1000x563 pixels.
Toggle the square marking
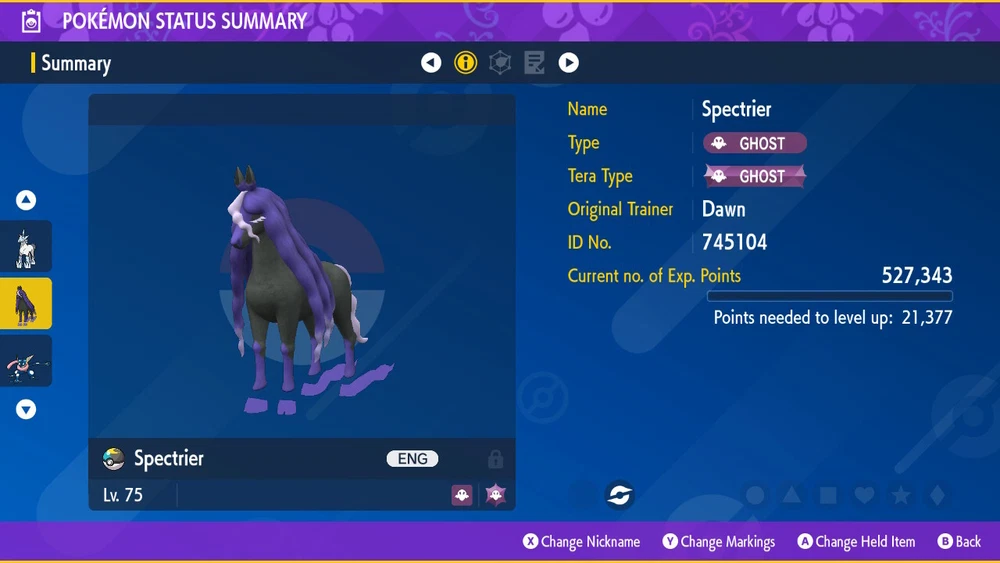pyautogui.click(x=828, y=495)
